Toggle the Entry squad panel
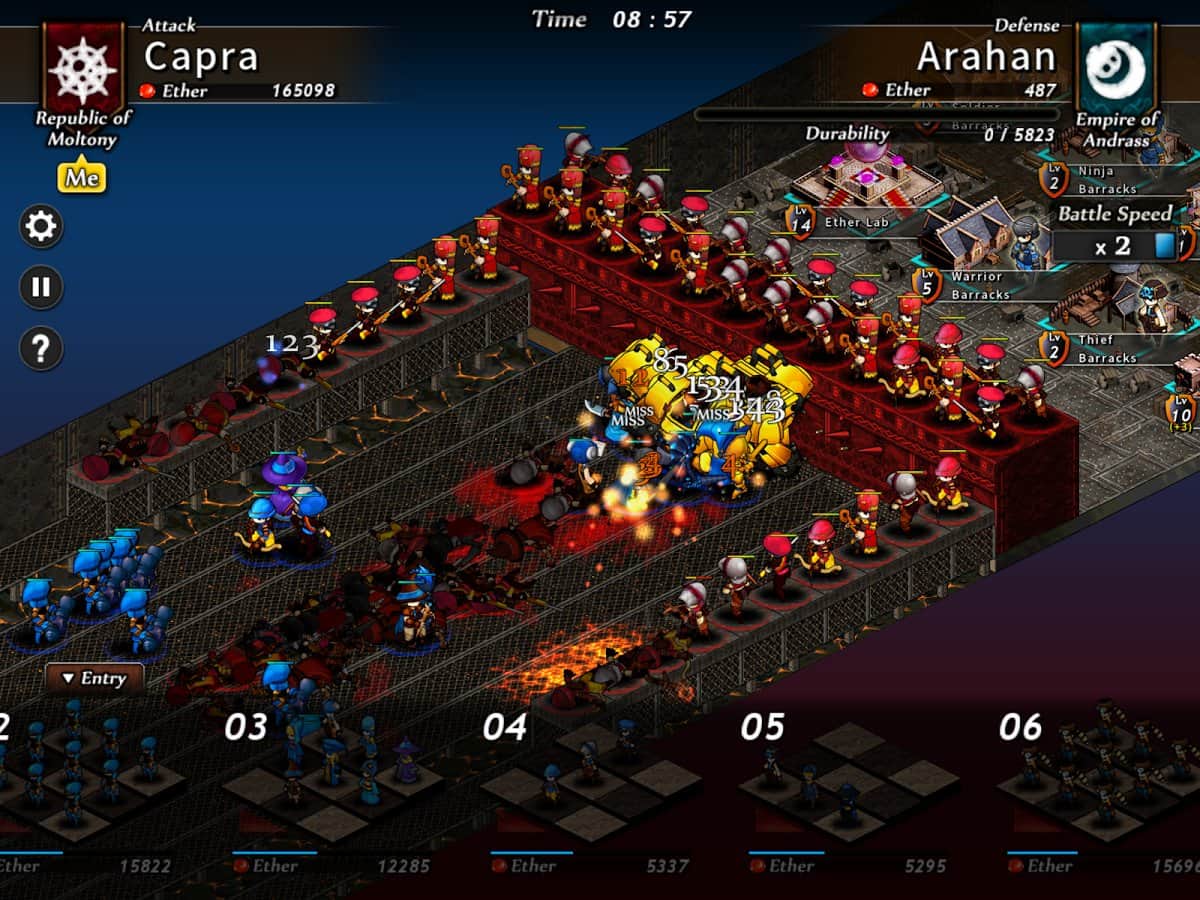 pos(95,678)
